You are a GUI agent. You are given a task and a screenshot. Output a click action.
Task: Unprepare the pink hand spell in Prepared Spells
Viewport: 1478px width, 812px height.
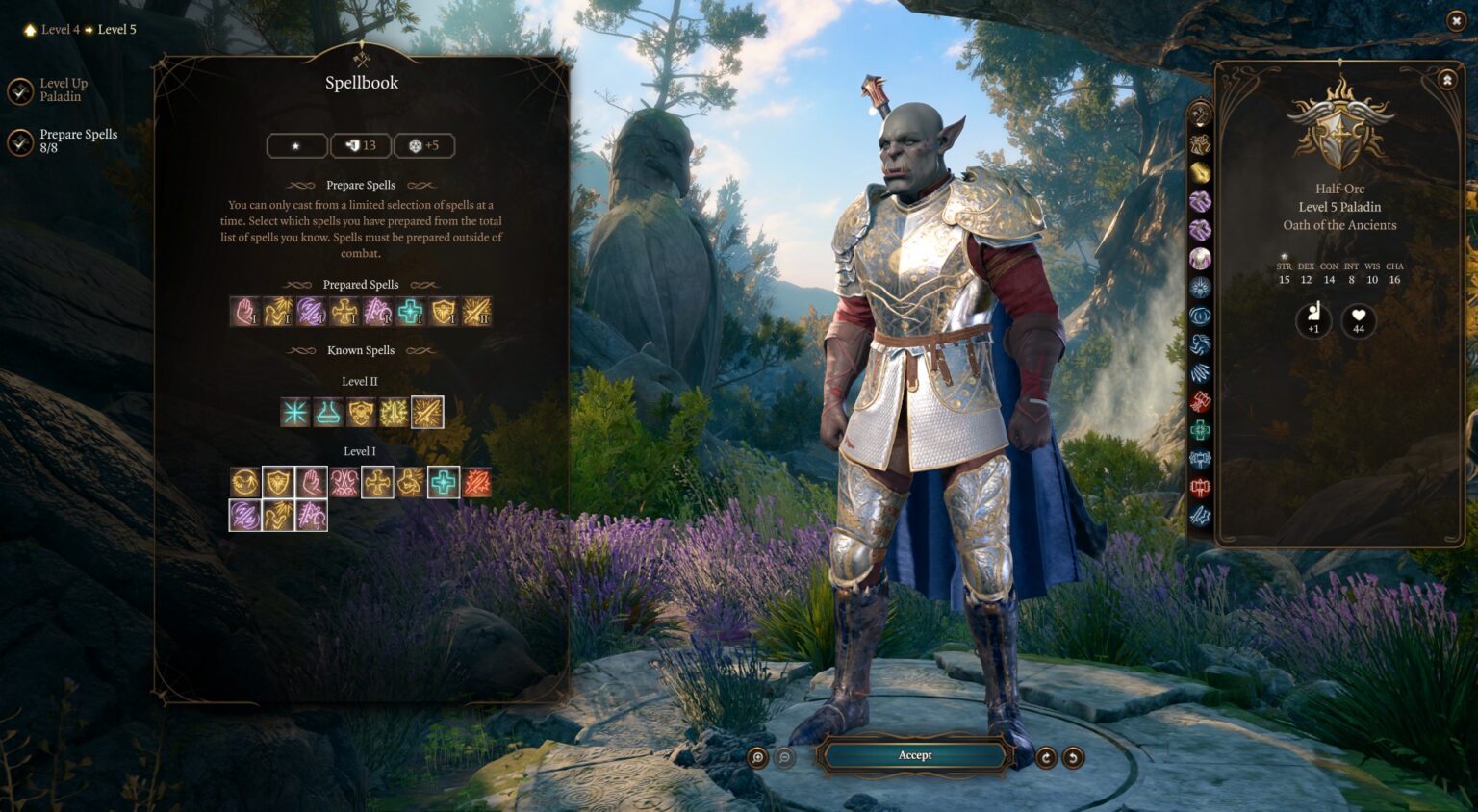point(245,312)
